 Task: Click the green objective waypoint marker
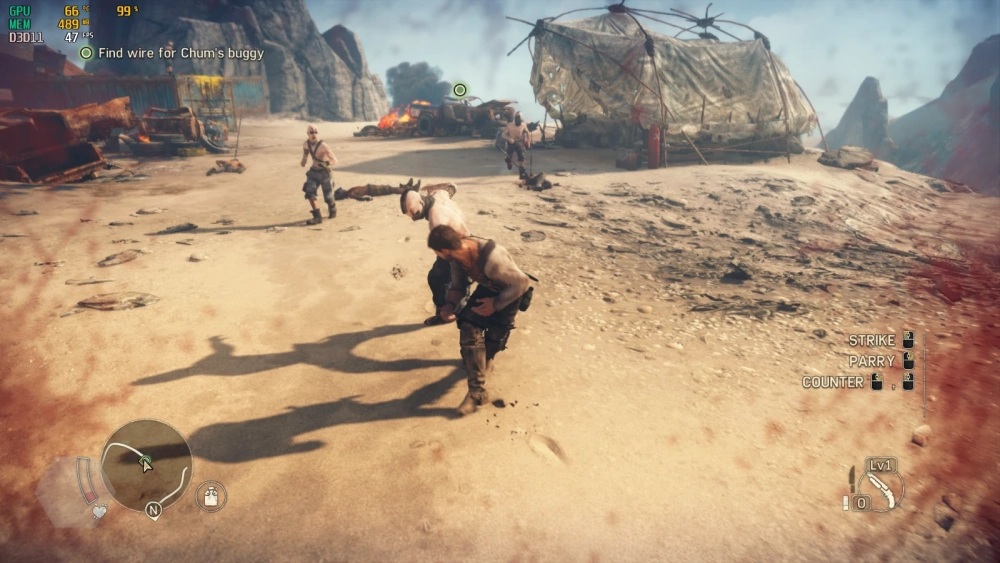pos(460,90)
